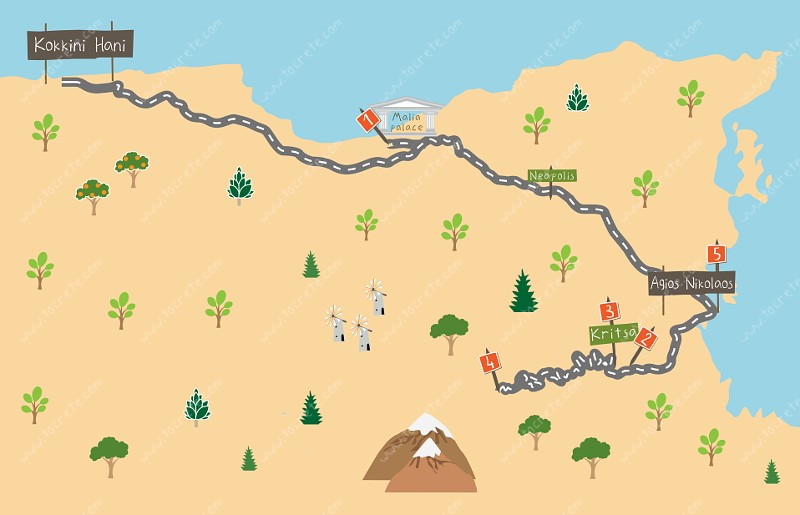Select map marker number 1
The height and width of the screenshot is (515, 800).
pos(368,120)
